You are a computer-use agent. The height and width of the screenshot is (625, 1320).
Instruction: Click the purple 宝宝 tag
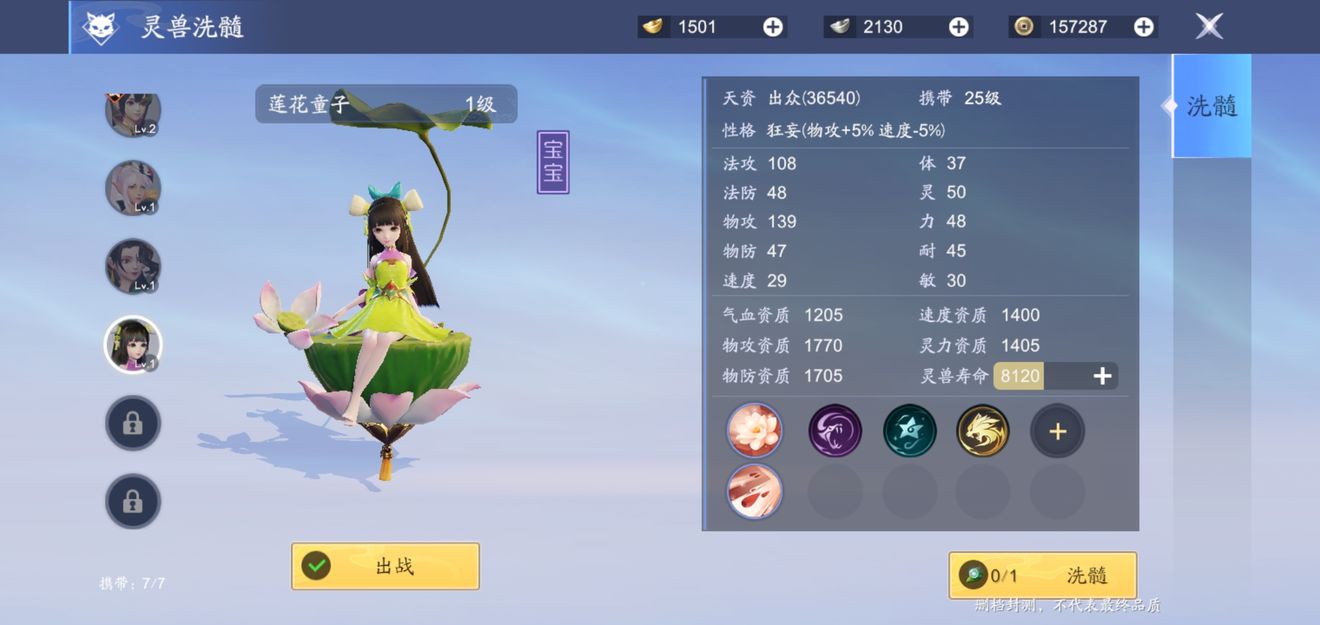553,162
